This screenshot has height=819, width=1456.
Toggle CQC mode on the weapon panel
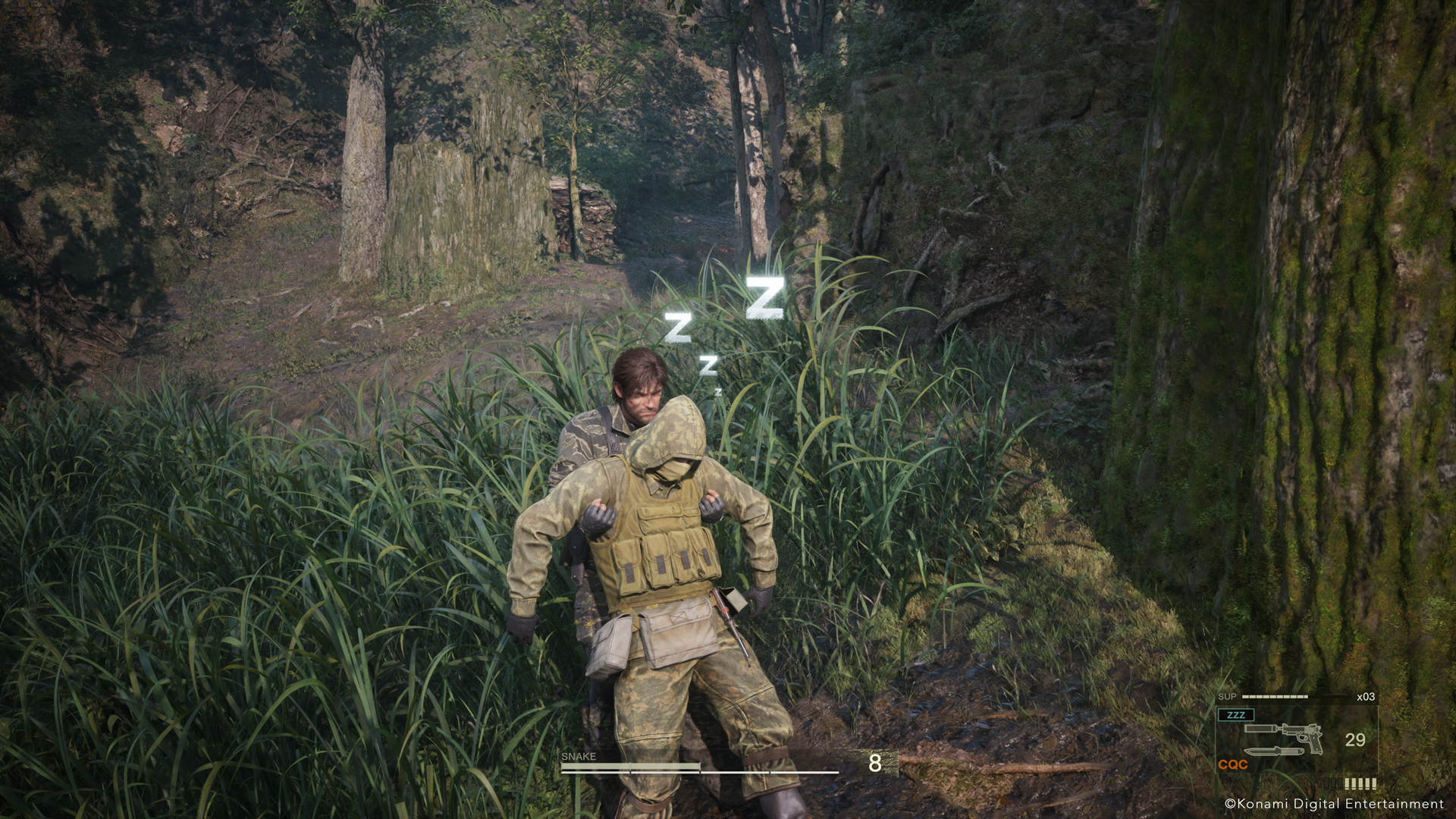1234,764
